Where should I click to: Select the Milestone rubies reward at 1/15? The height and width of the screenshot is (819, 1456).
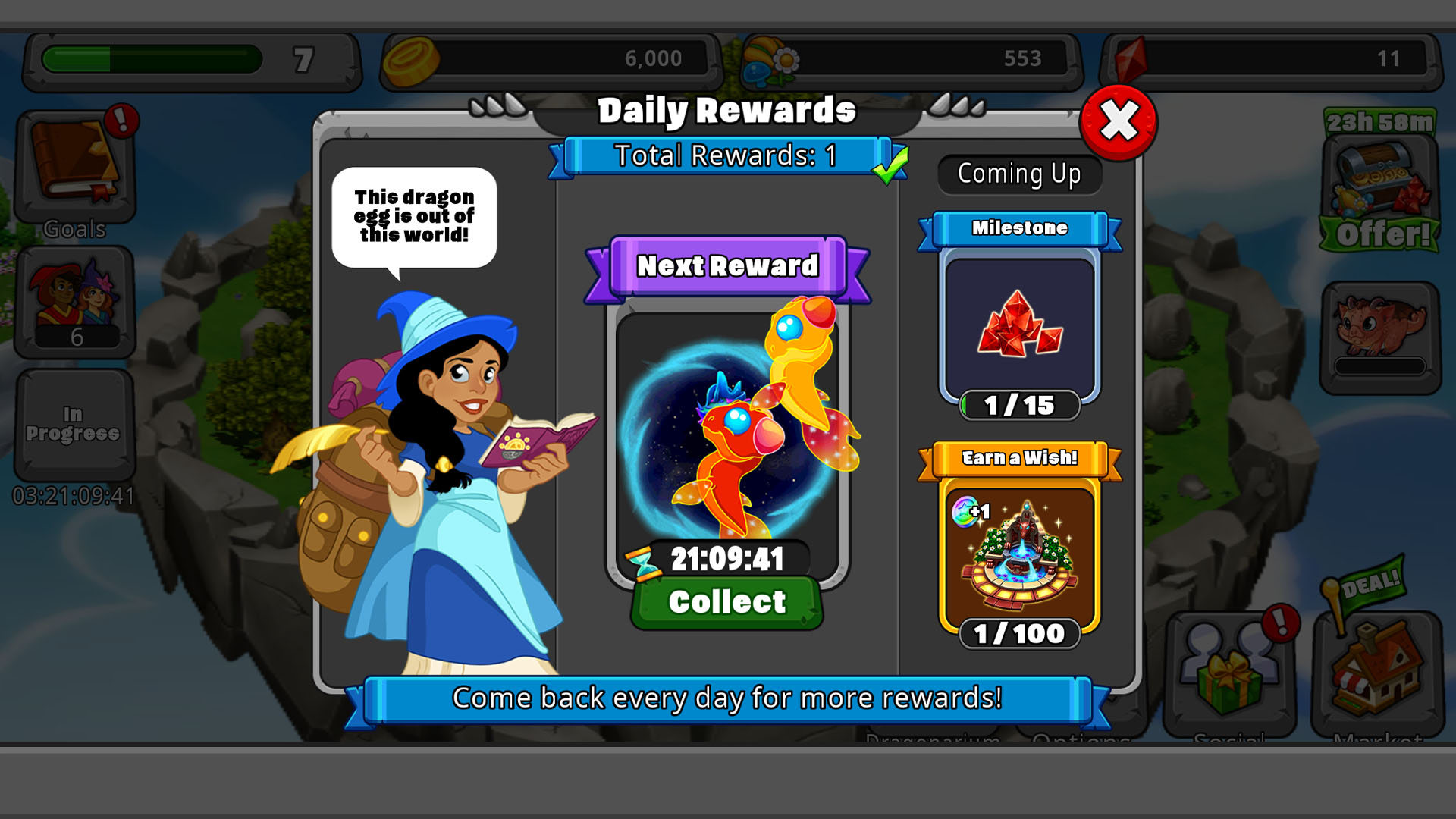pyautogui.click(x=1020, y=326)
